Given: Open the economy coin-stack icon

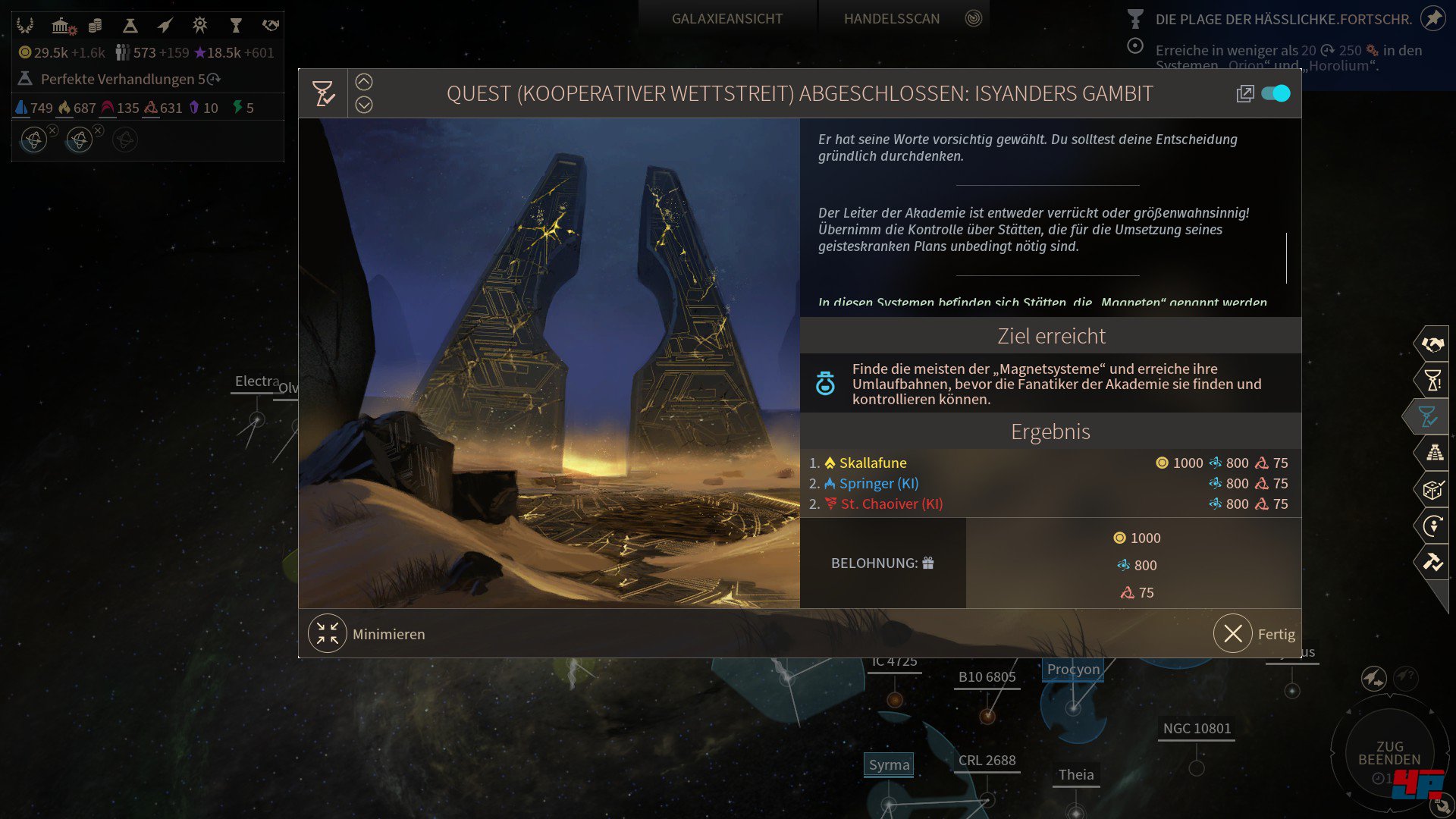Looking at the screenshot, I should [x=94, y=25].
